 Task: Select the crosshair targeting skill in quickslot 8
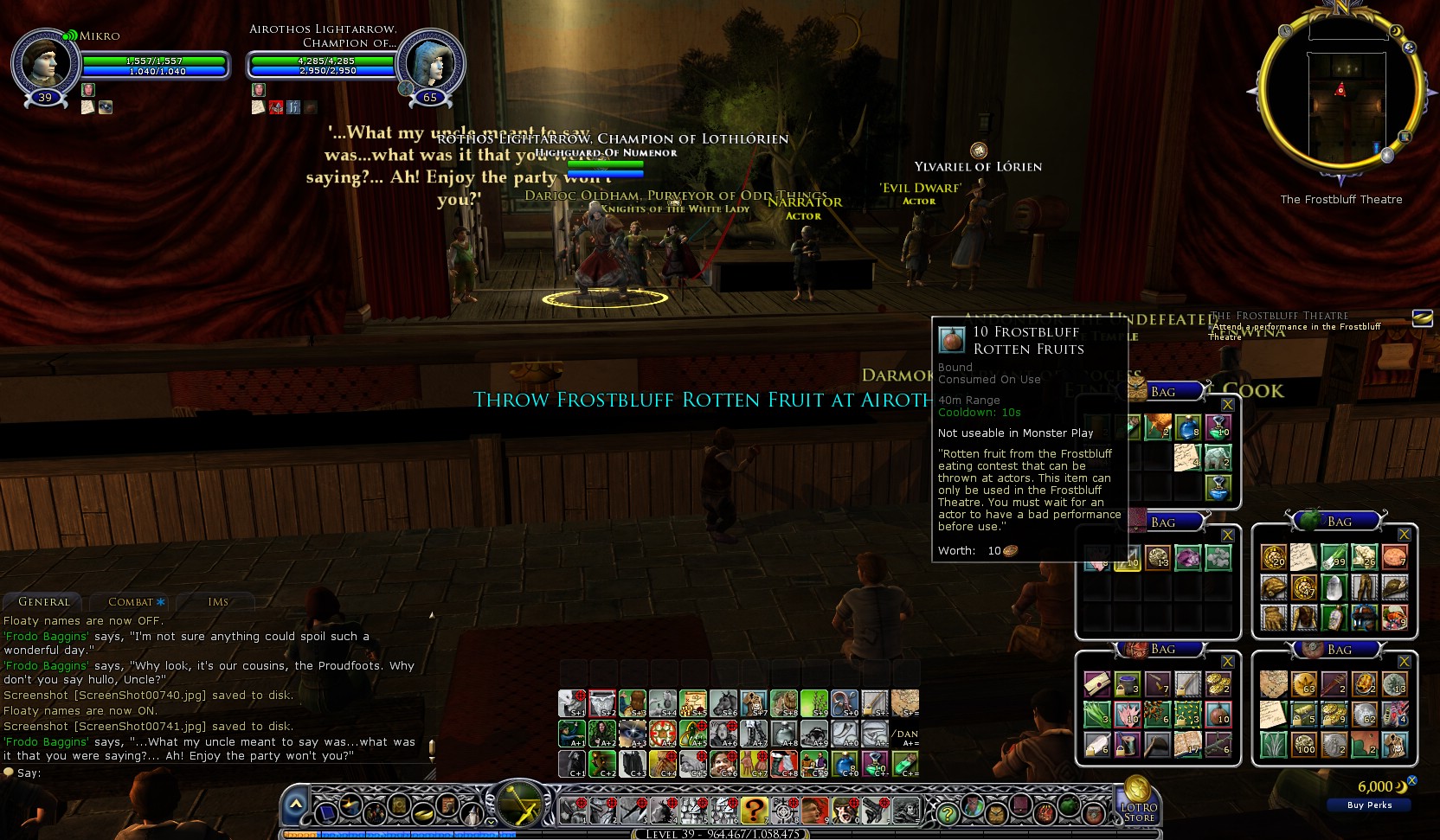[x=783, y=811]
